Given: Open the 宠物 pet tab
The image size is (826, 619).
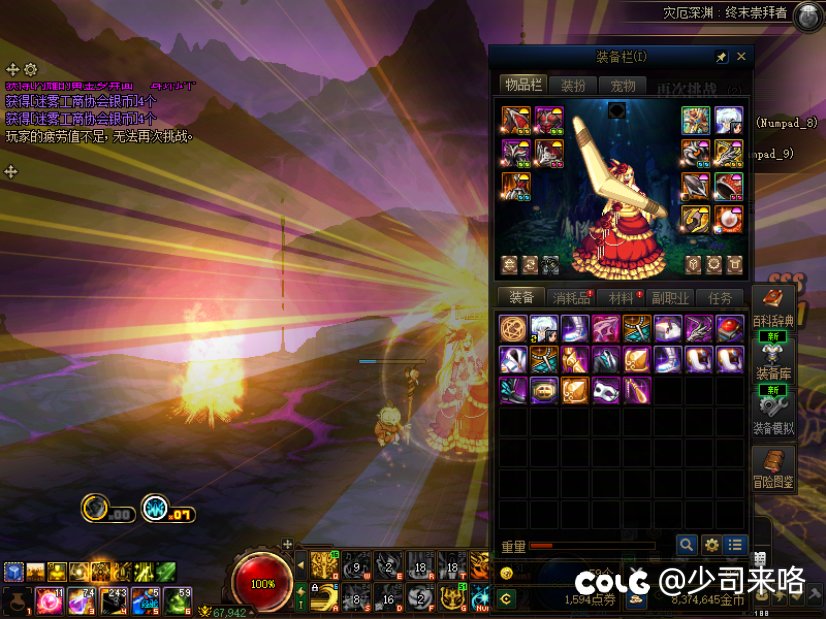Looking at the screenshot, I should click(624, 85).
